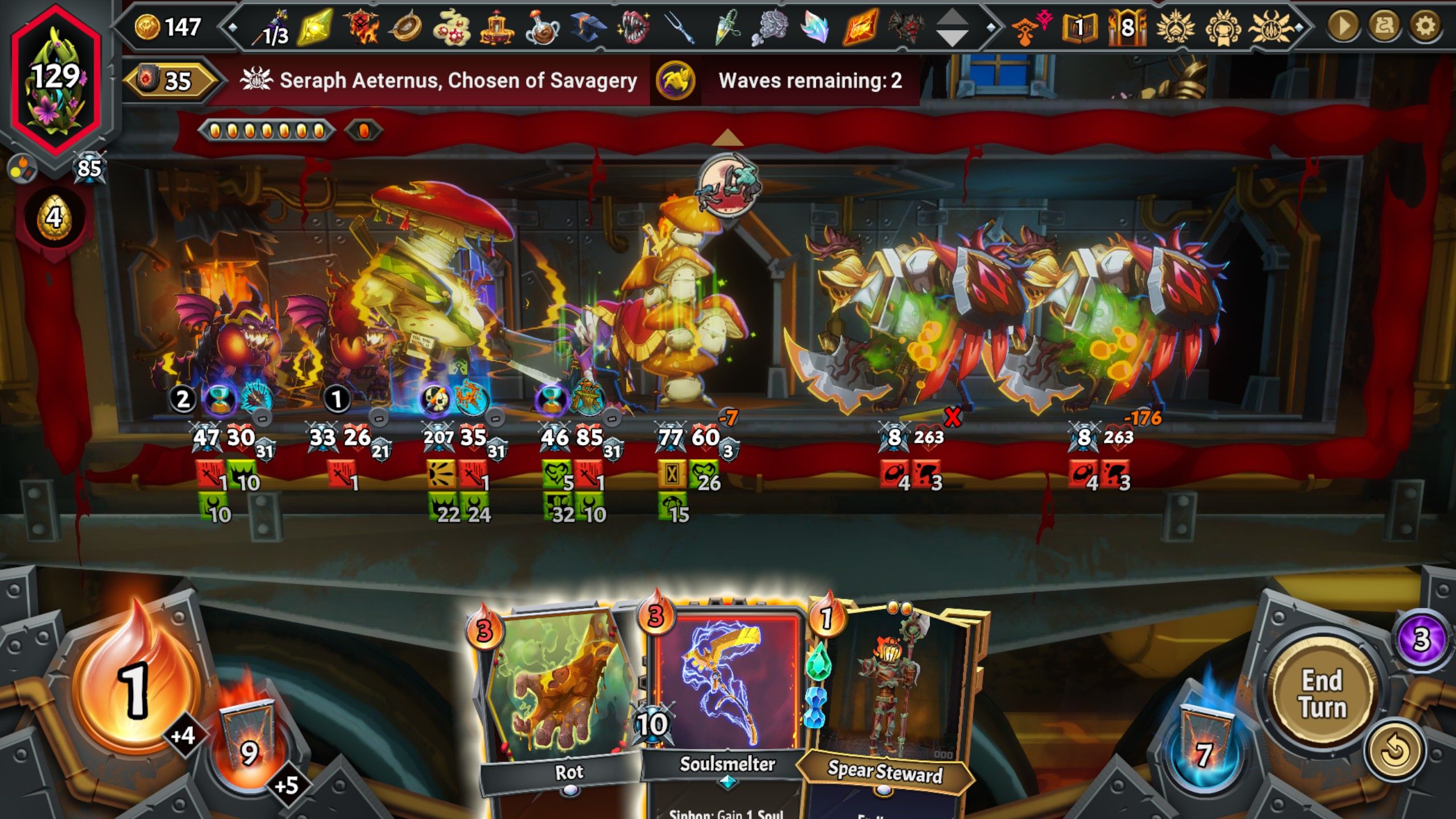This screenshot has height=819, width=1456.
Task: Show the purple consumed pile counter
Action: point(1420,639)
